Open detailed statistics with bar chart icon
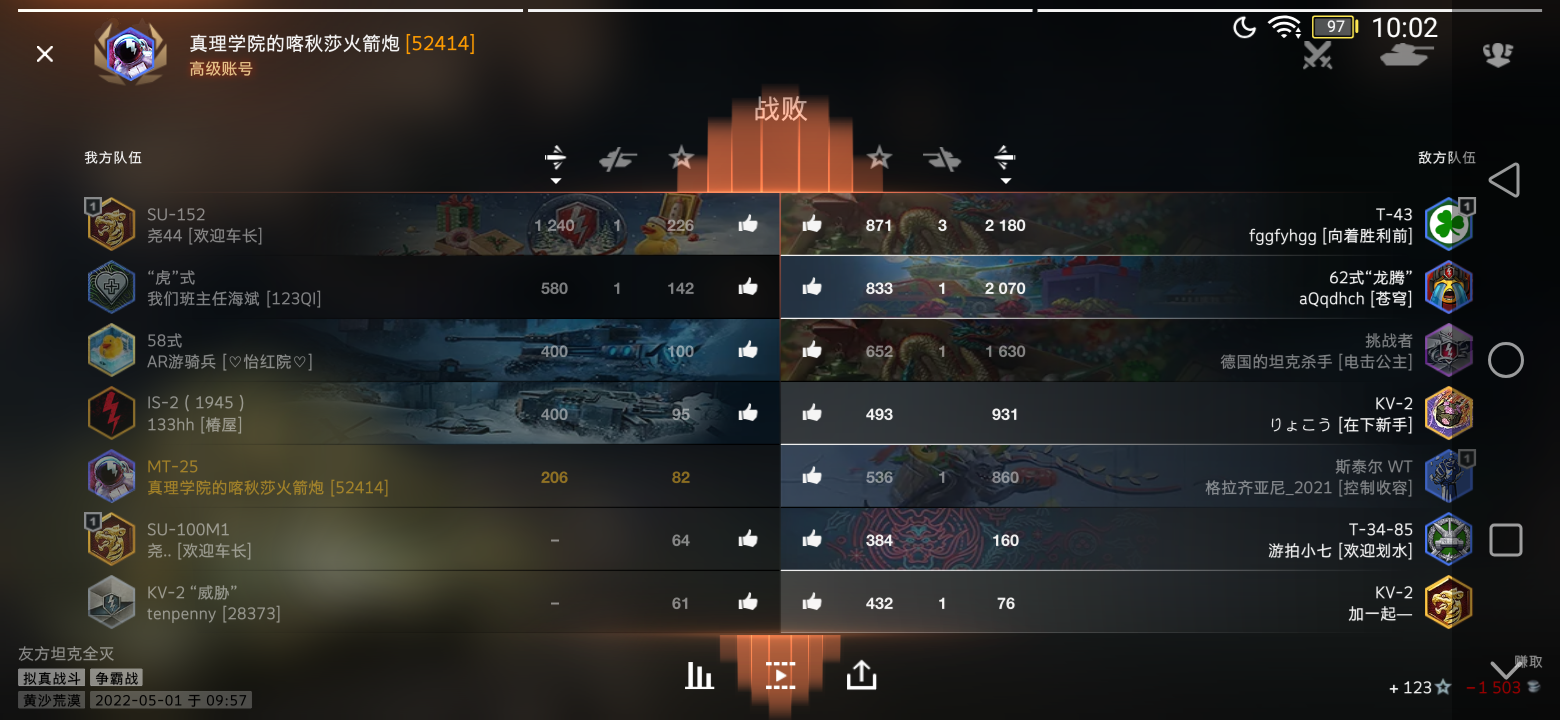Image resolution: width=1560 pixels, height=720 pixels. [699, 675]
